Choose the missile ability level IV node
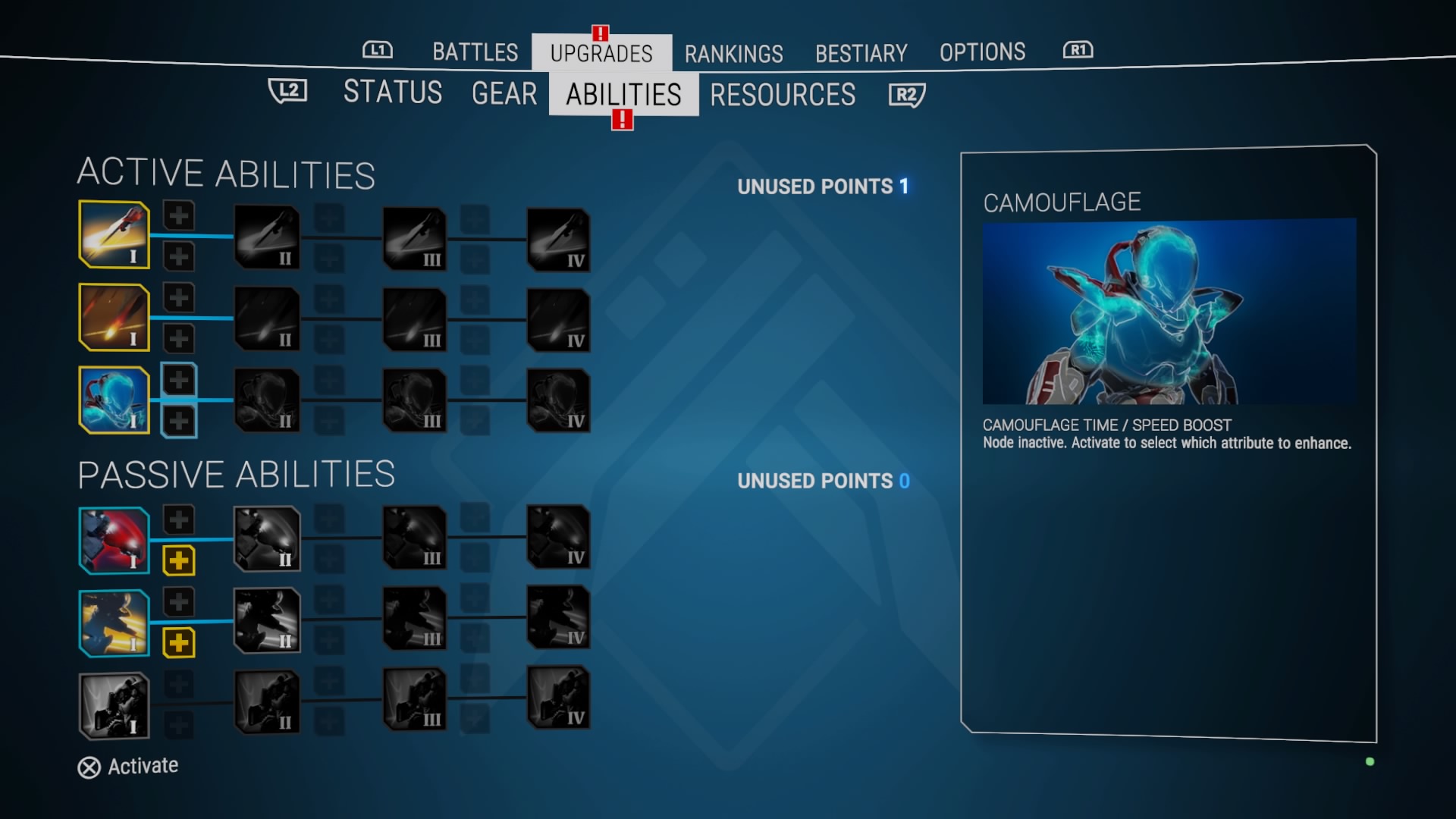Screen dimensions: 1456x819 point(559,240)
